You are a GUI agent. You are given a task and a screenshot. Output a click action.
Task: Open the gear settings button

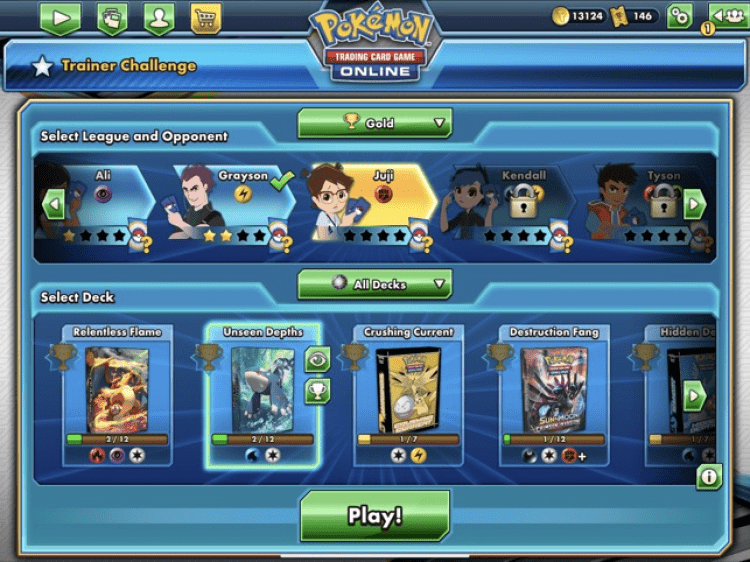point(679,16)
